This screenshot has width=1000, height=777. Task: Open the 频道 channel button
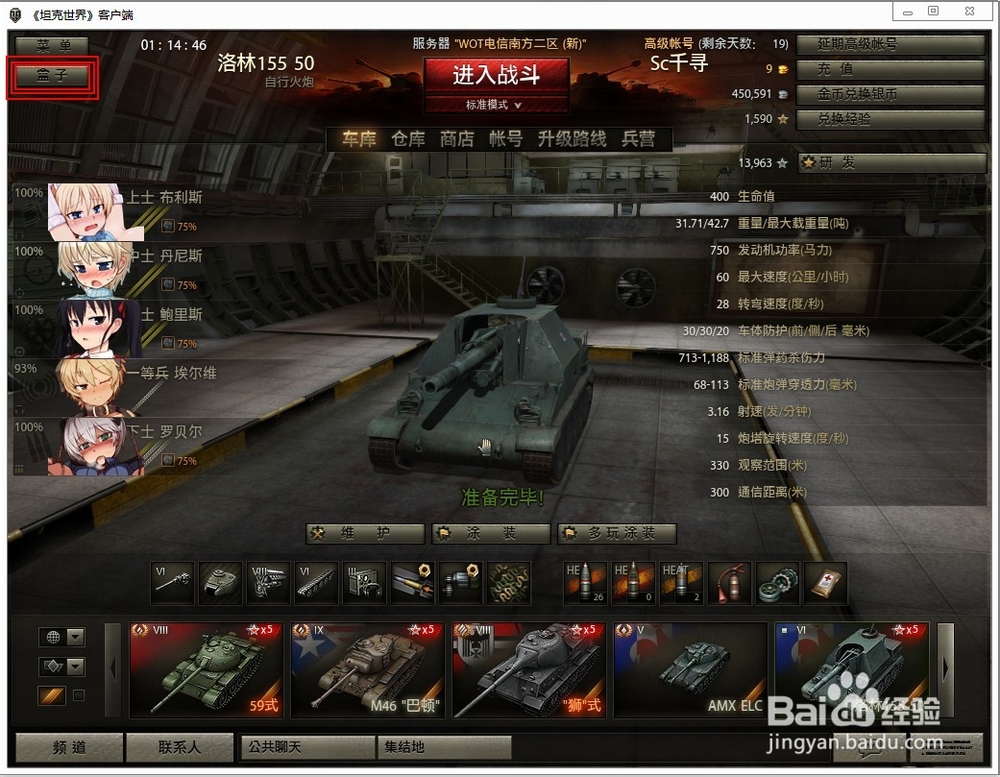[x=68, y=747]
